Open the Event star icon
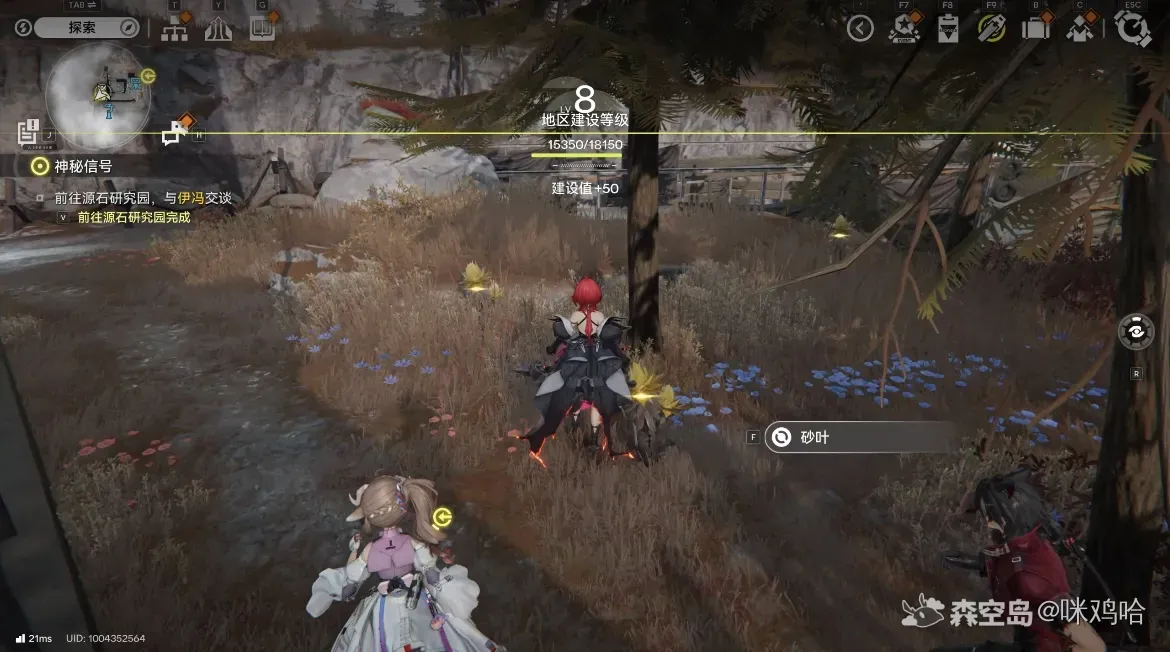 pos(903,29)
